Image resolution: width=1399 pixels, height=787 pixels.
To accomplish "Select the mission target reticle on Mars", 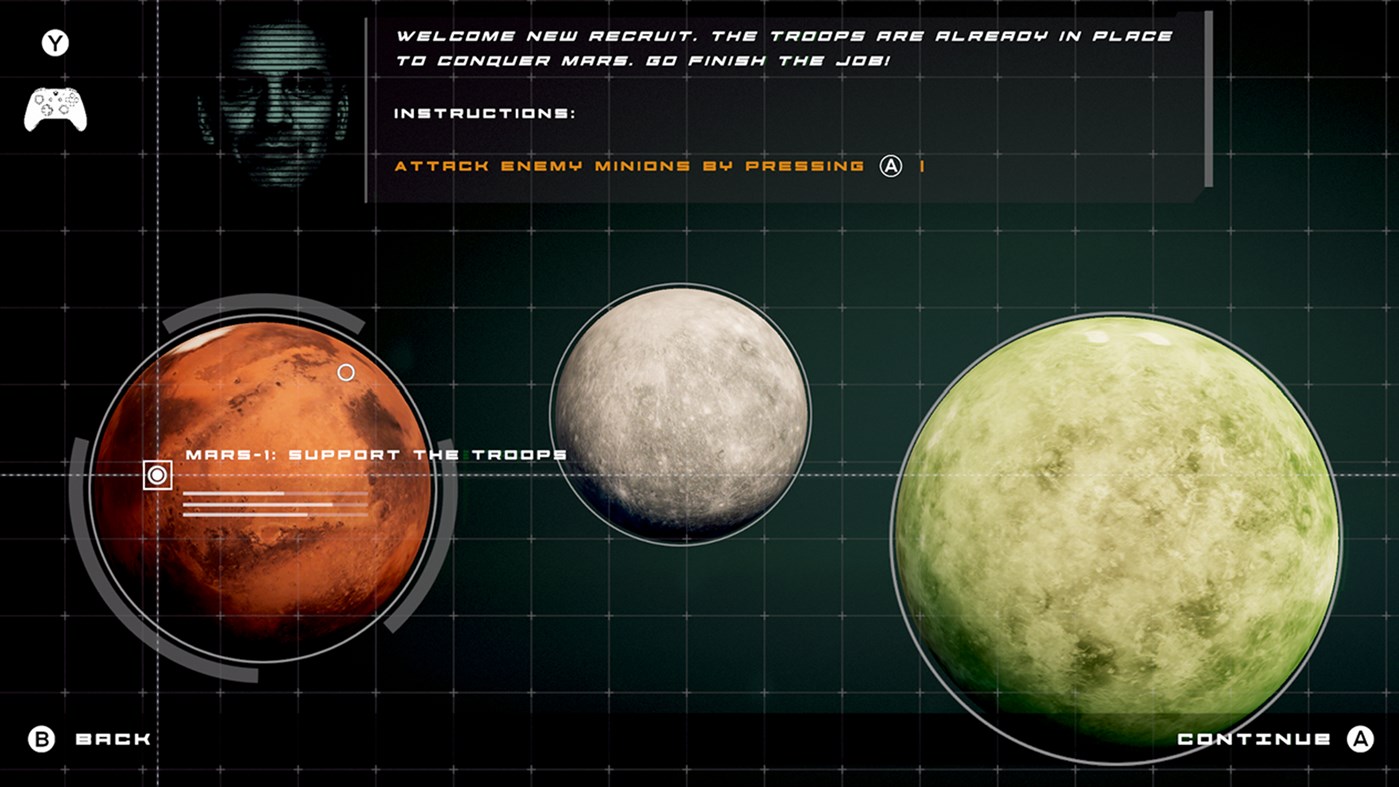I will click(x=158, y=474).
